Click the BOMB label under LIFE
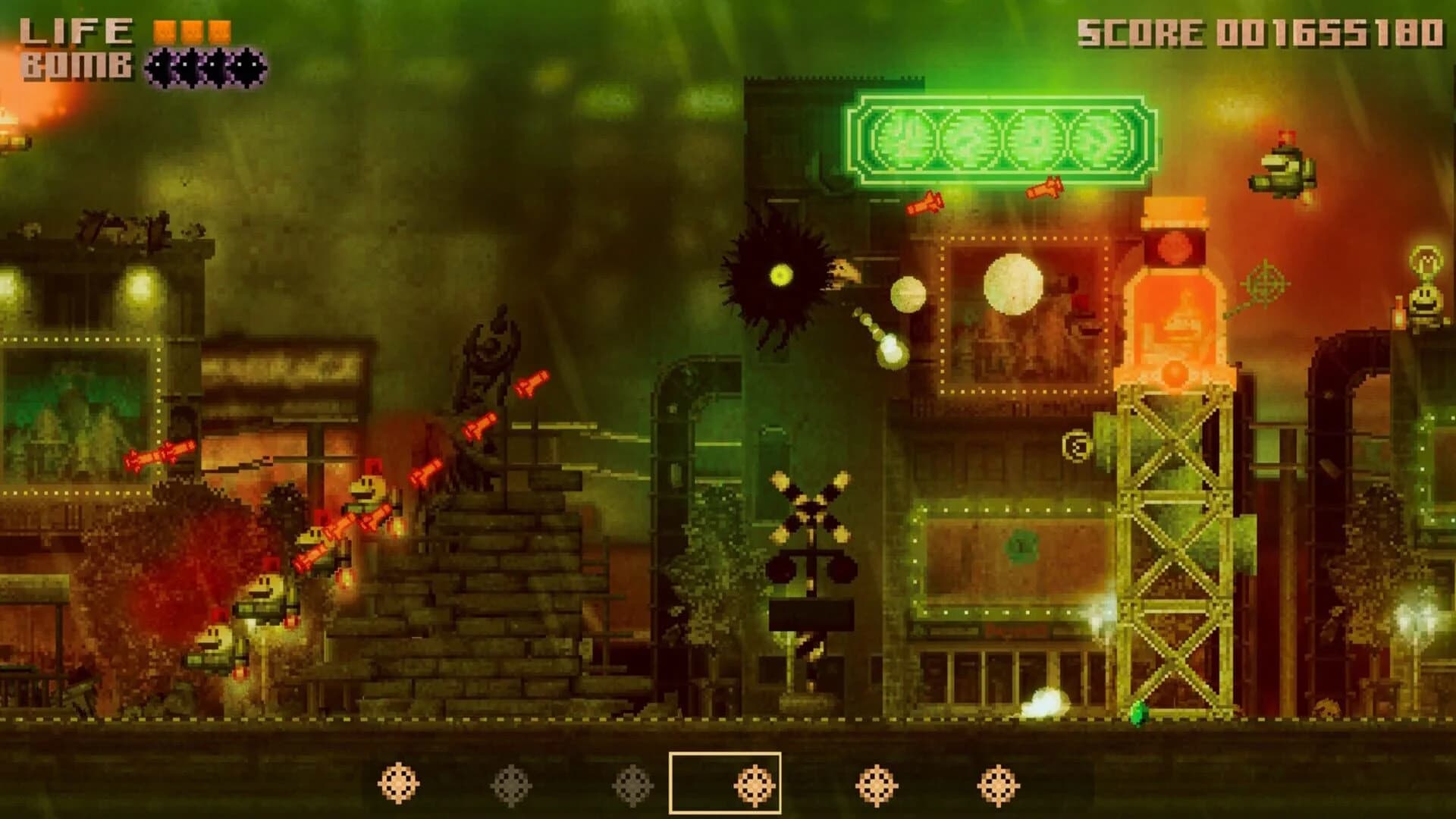Image resolution: width=1456 pixels, height=819 pixels. coord(72,67)
